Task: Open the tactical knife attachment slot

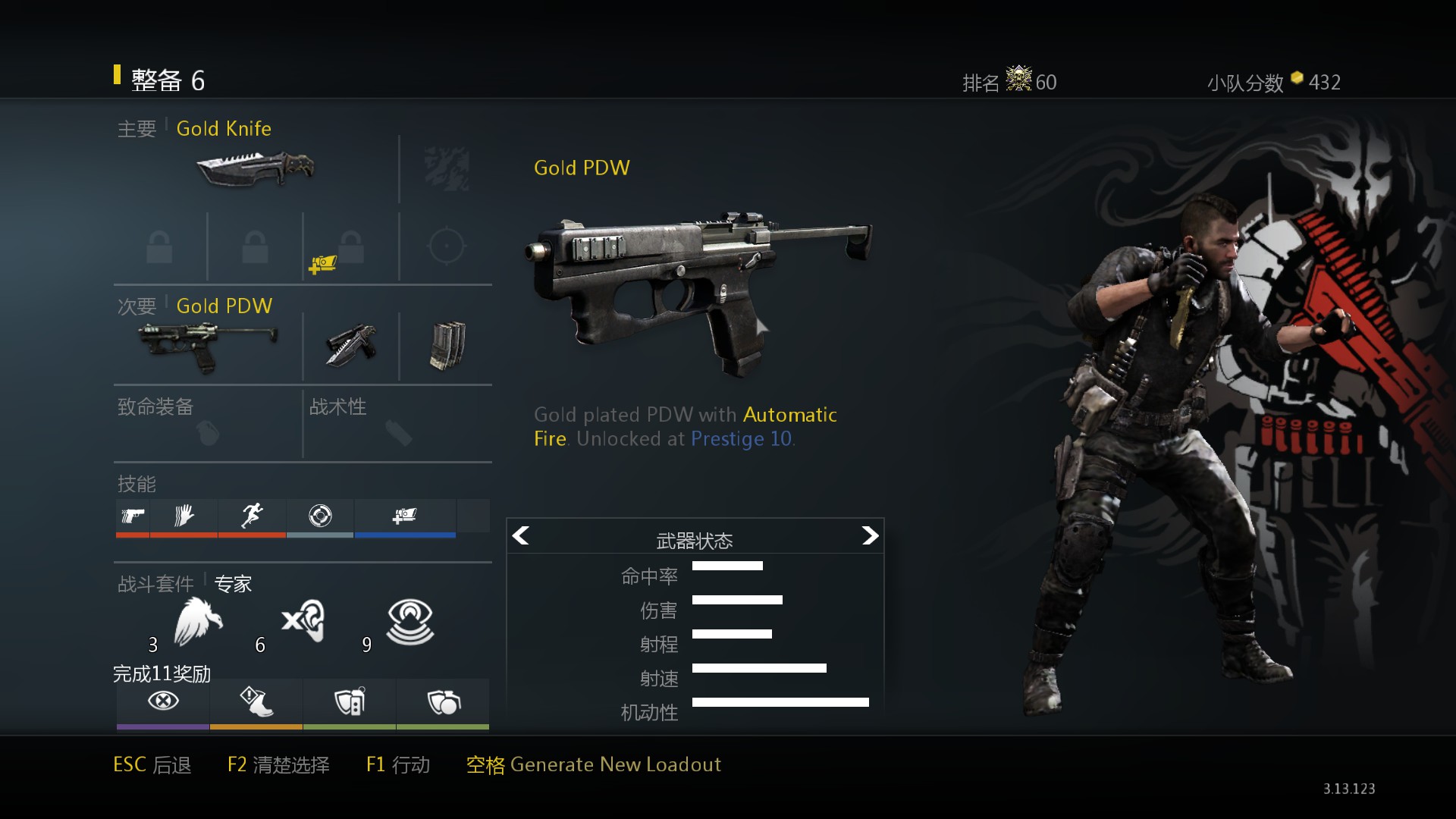Action: click(x=351, y=346)
